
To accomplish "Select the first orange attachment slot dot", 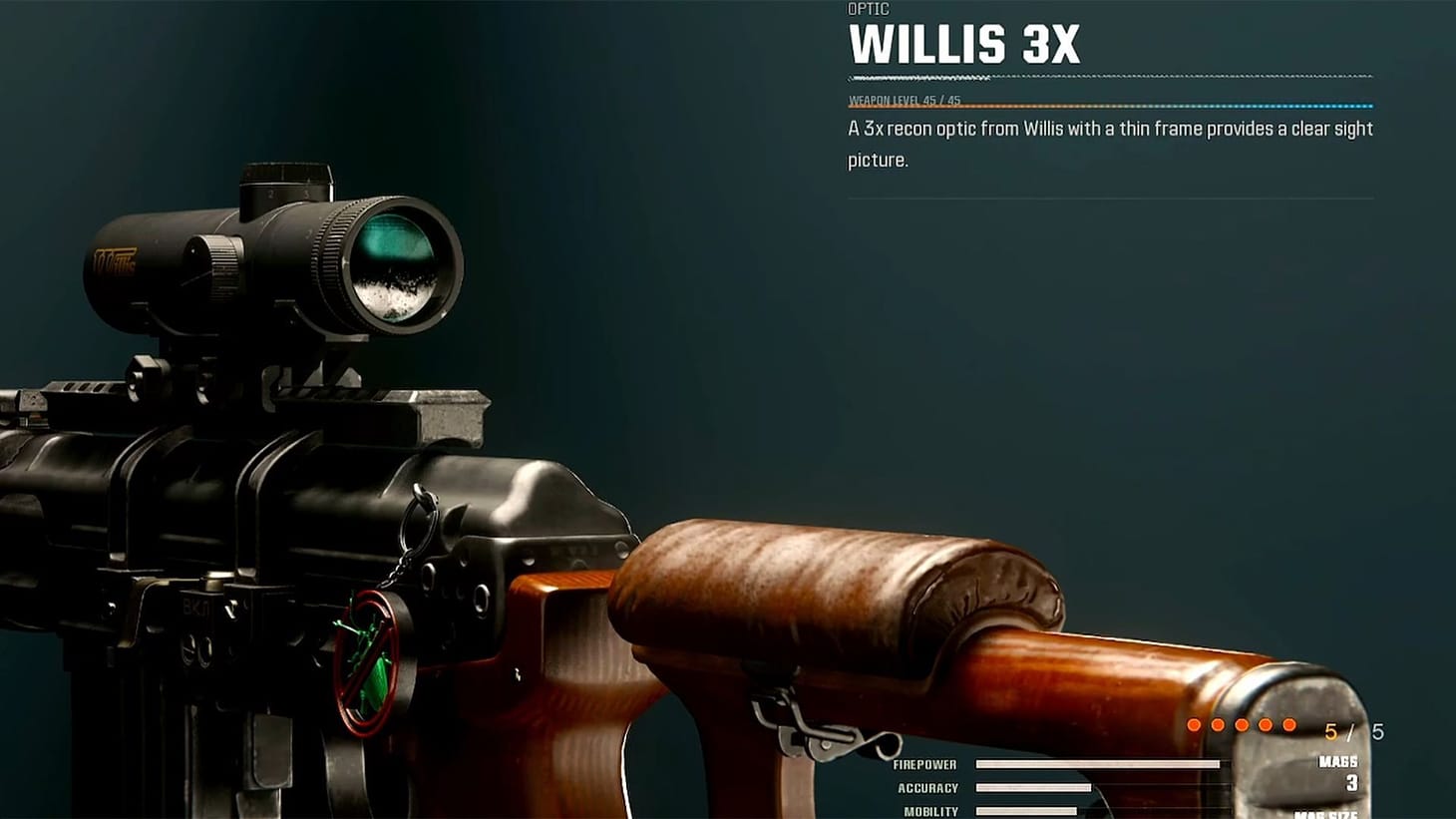I will [x=1195, y=725].
